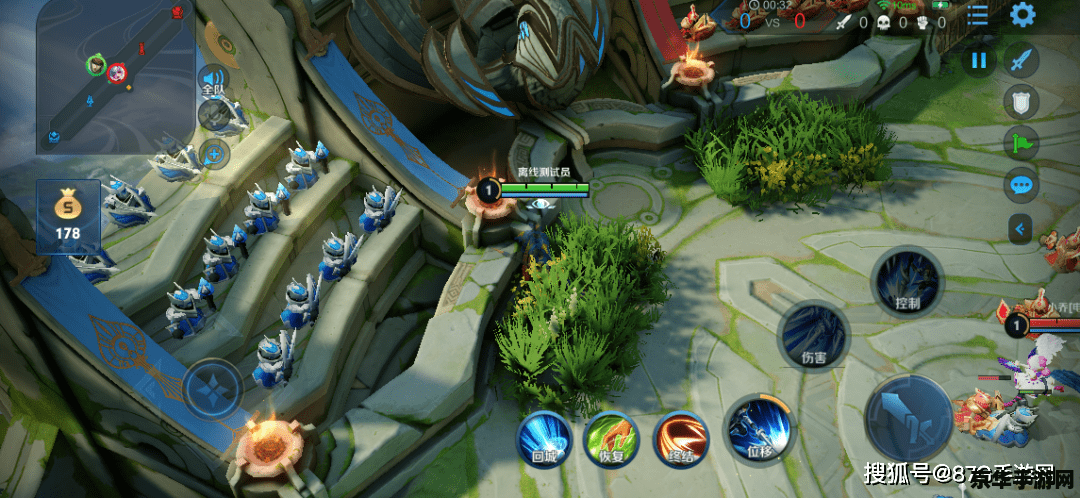The width and height of the screenshot is (1080, 498).
Task: Pause the match with the pause button
Action: click(x=978, y=60)
